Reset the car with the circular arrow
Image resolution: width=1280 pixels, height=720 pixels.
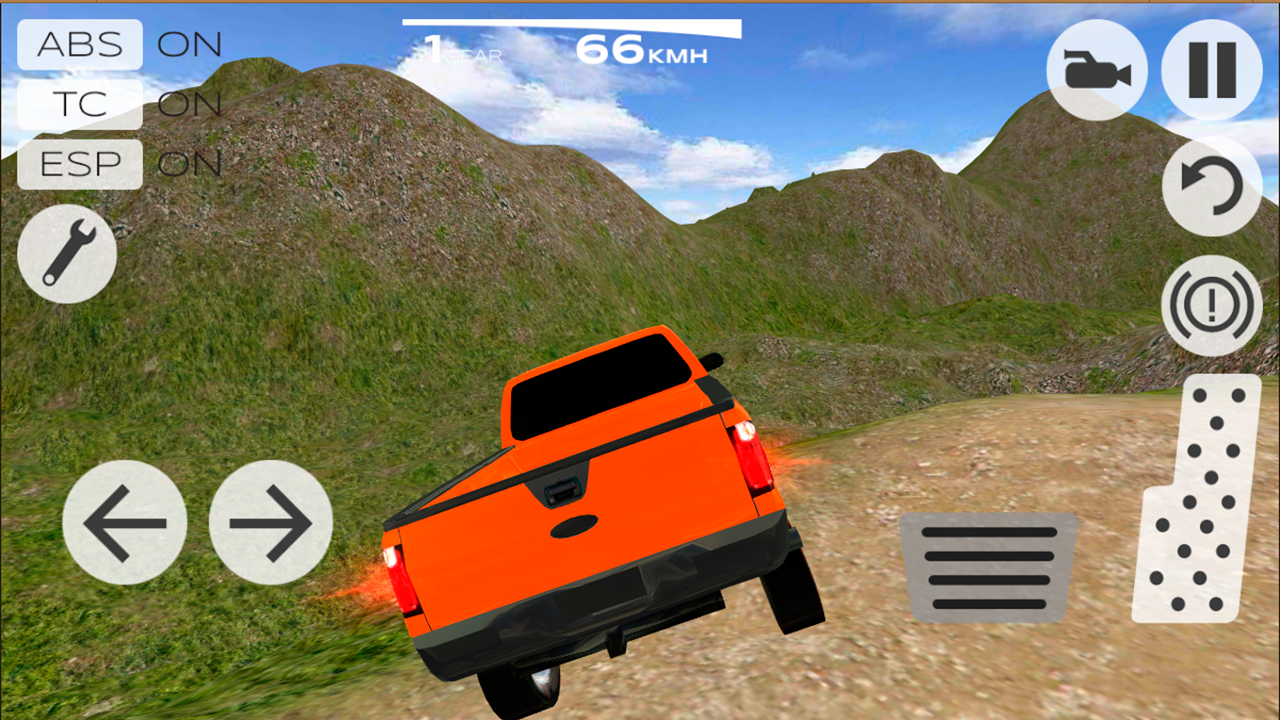click(1212, 187)
